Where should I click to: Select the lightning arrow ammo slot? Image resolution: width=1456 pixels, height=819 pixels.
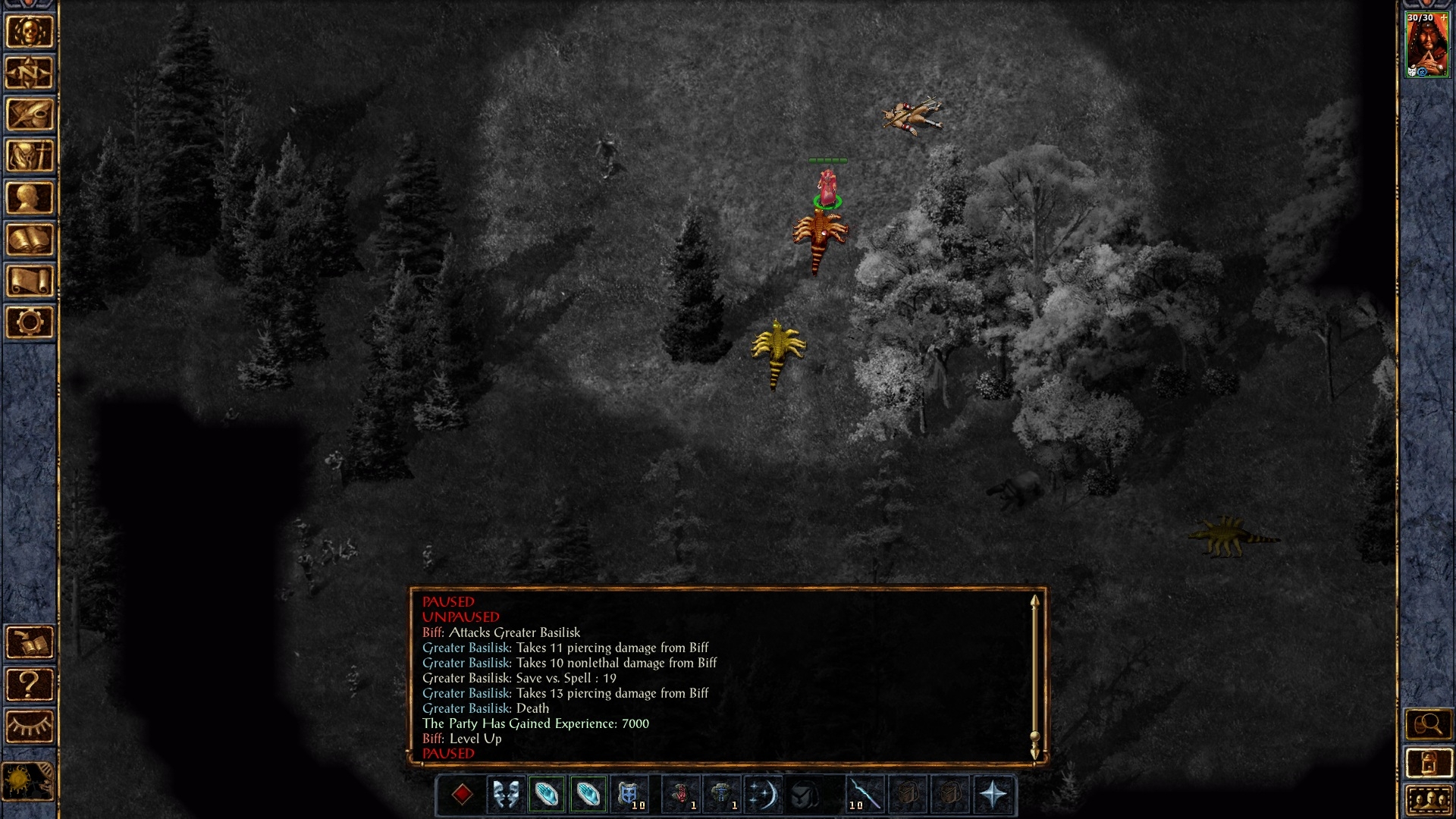864,795
